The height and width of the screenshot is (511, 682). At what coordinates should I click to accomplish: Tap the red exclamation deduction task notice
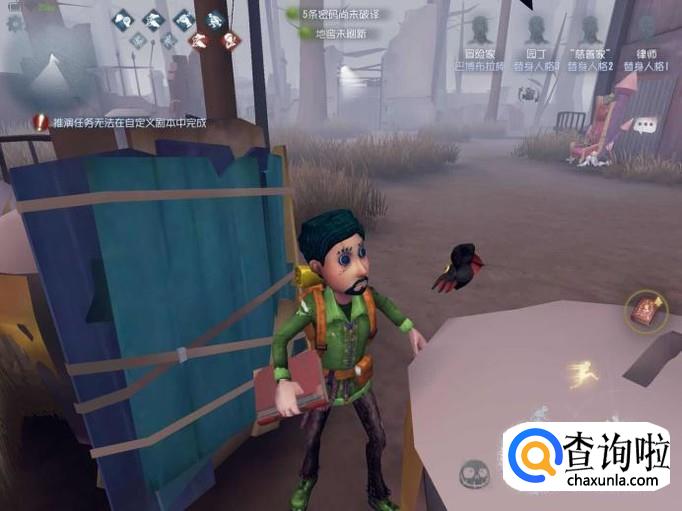pos(40,122)
